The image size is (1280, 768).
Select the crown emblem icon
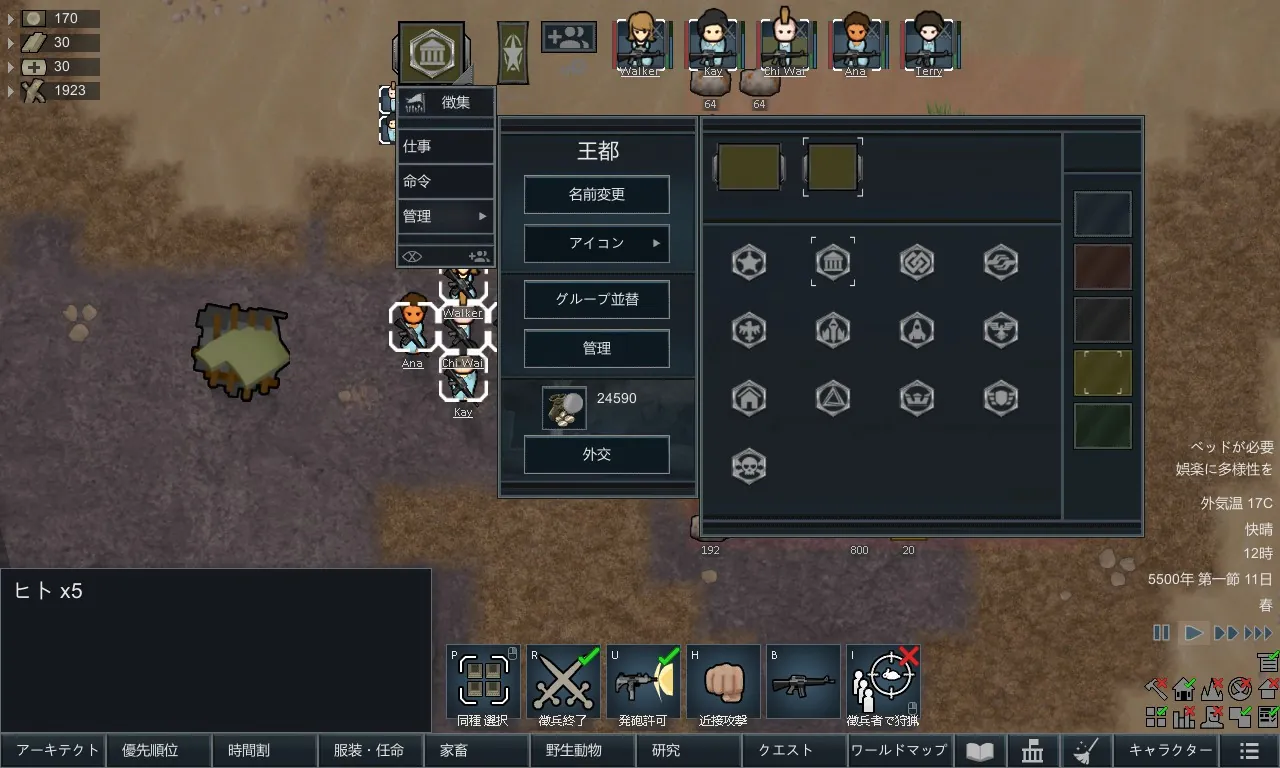(917, 398)
